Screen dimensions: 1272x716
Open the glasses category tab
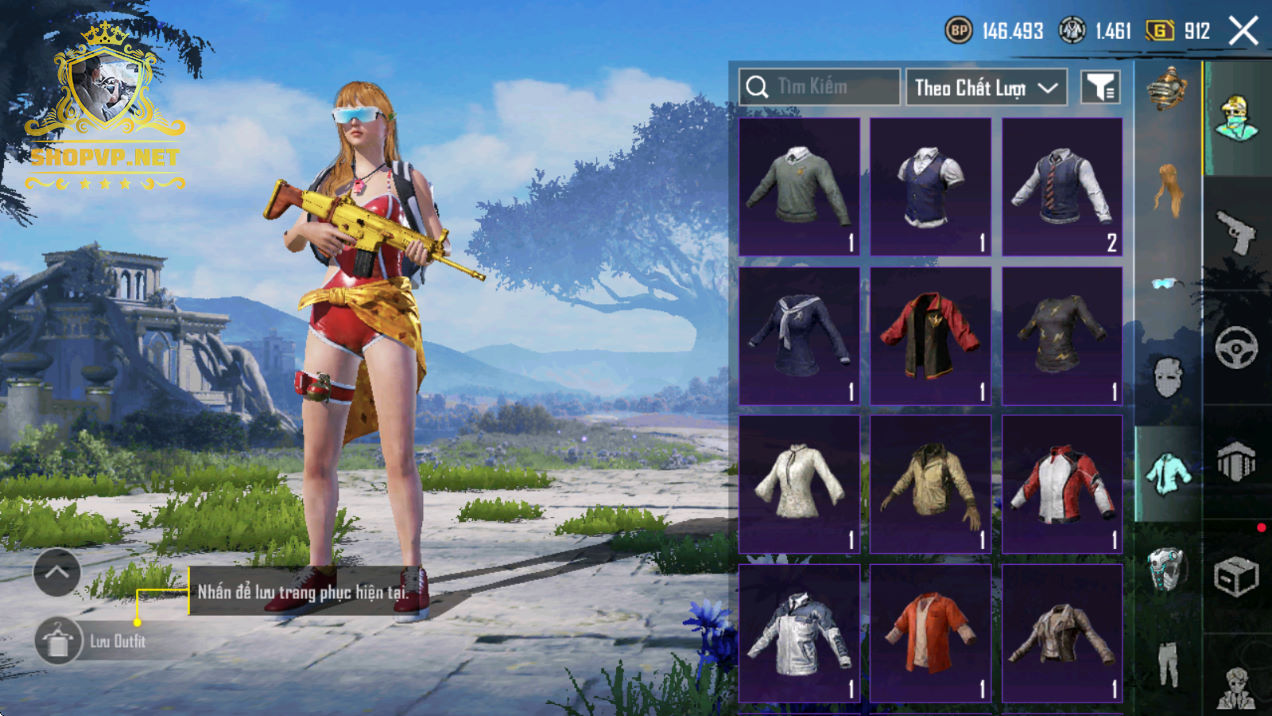coord(1167,283)
